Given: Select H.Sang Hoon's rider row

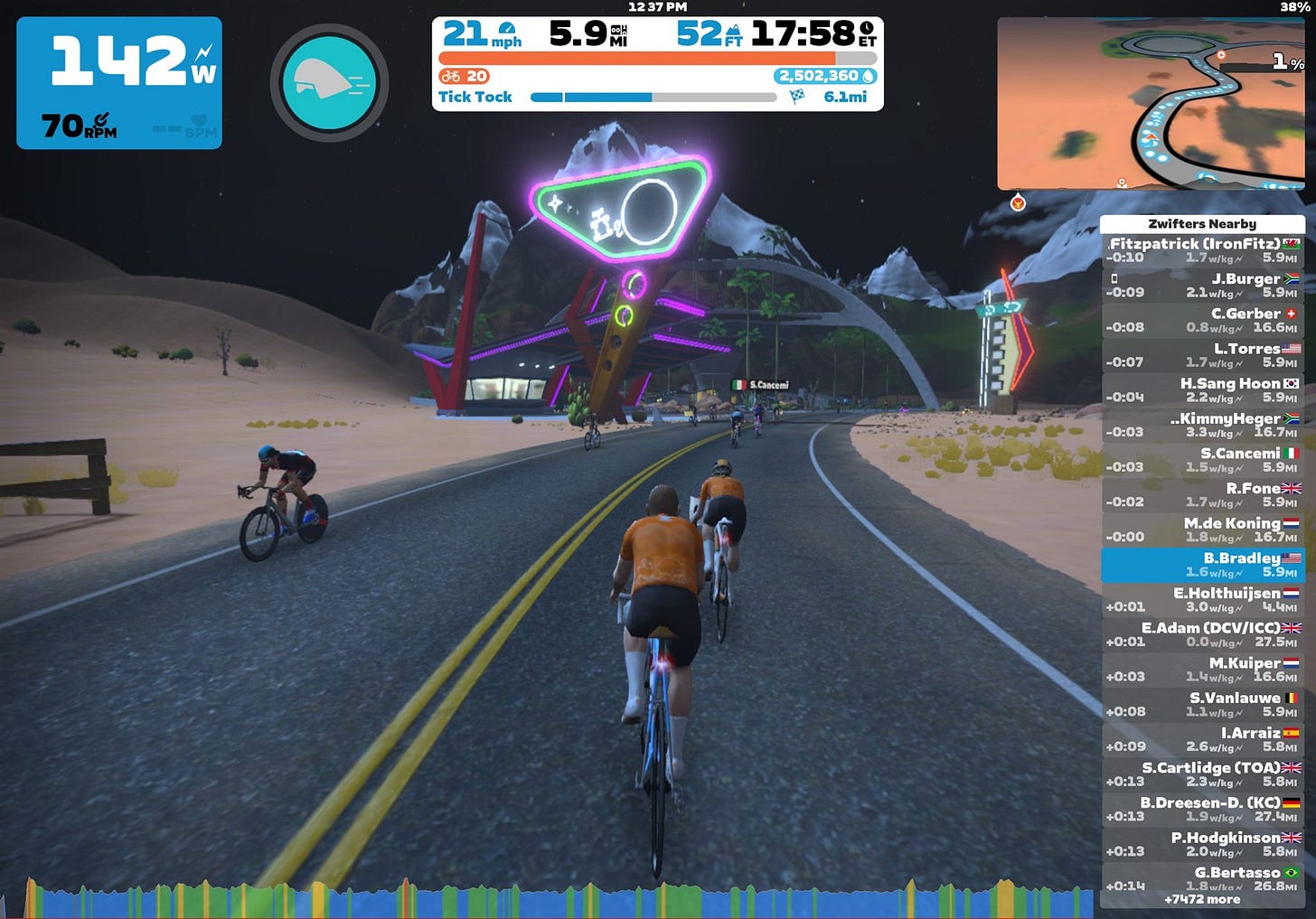Looking at the screenshot, I should tap(1202, 390).
